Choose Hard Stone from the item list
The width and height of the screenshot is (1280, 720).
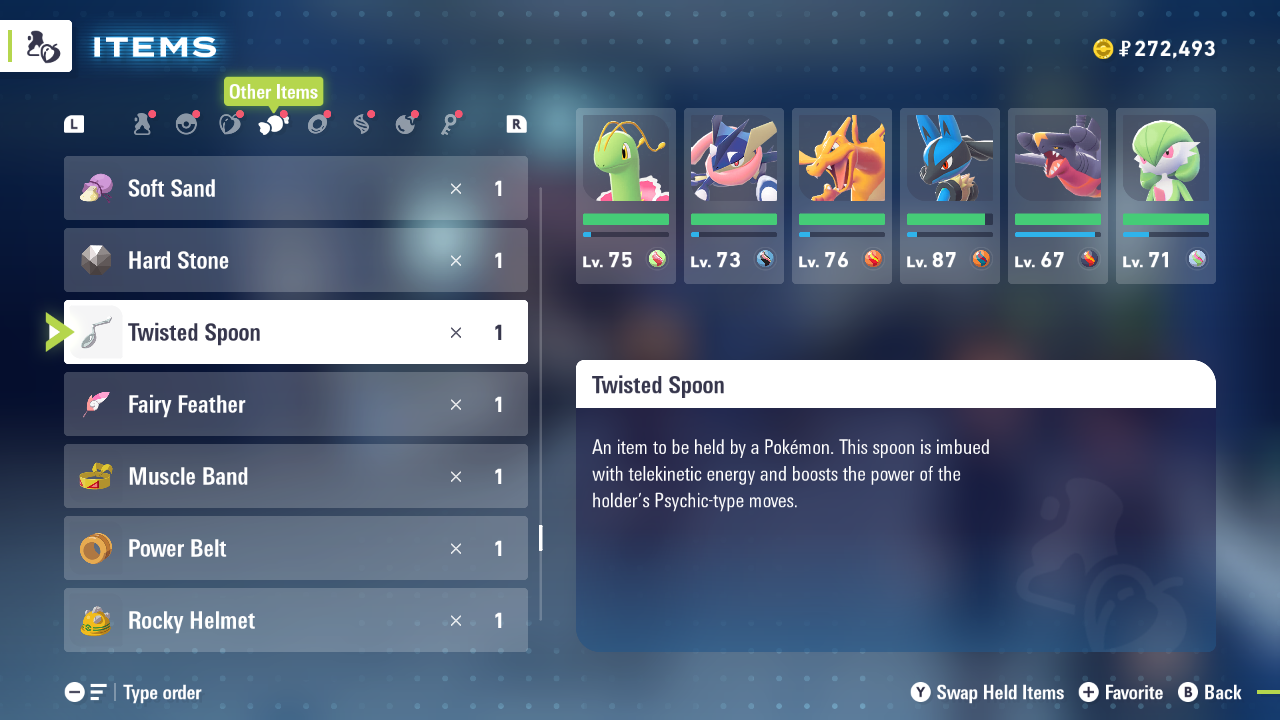coord(295,260)
